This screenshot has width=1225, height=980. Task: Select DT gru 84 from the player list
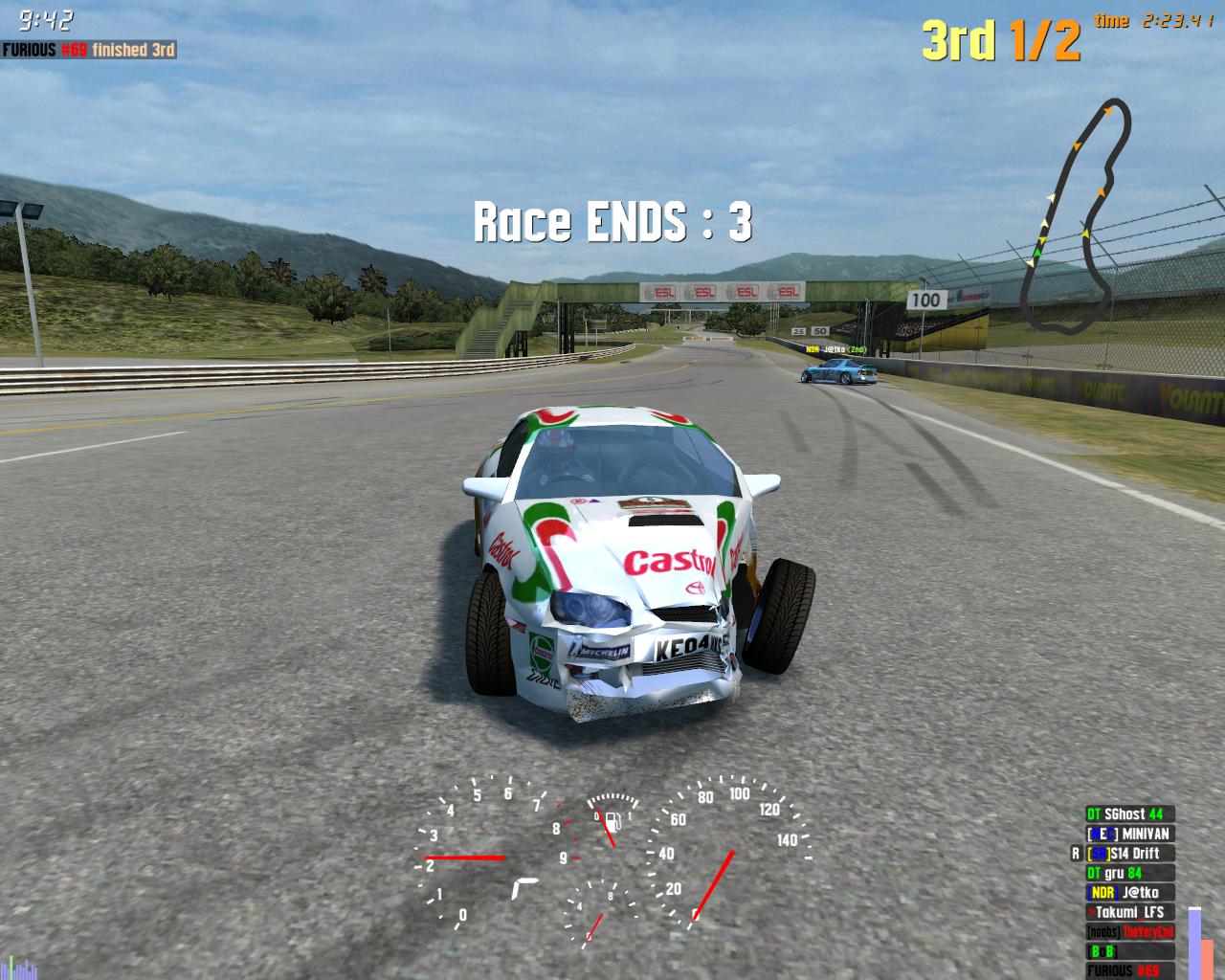1128,873
